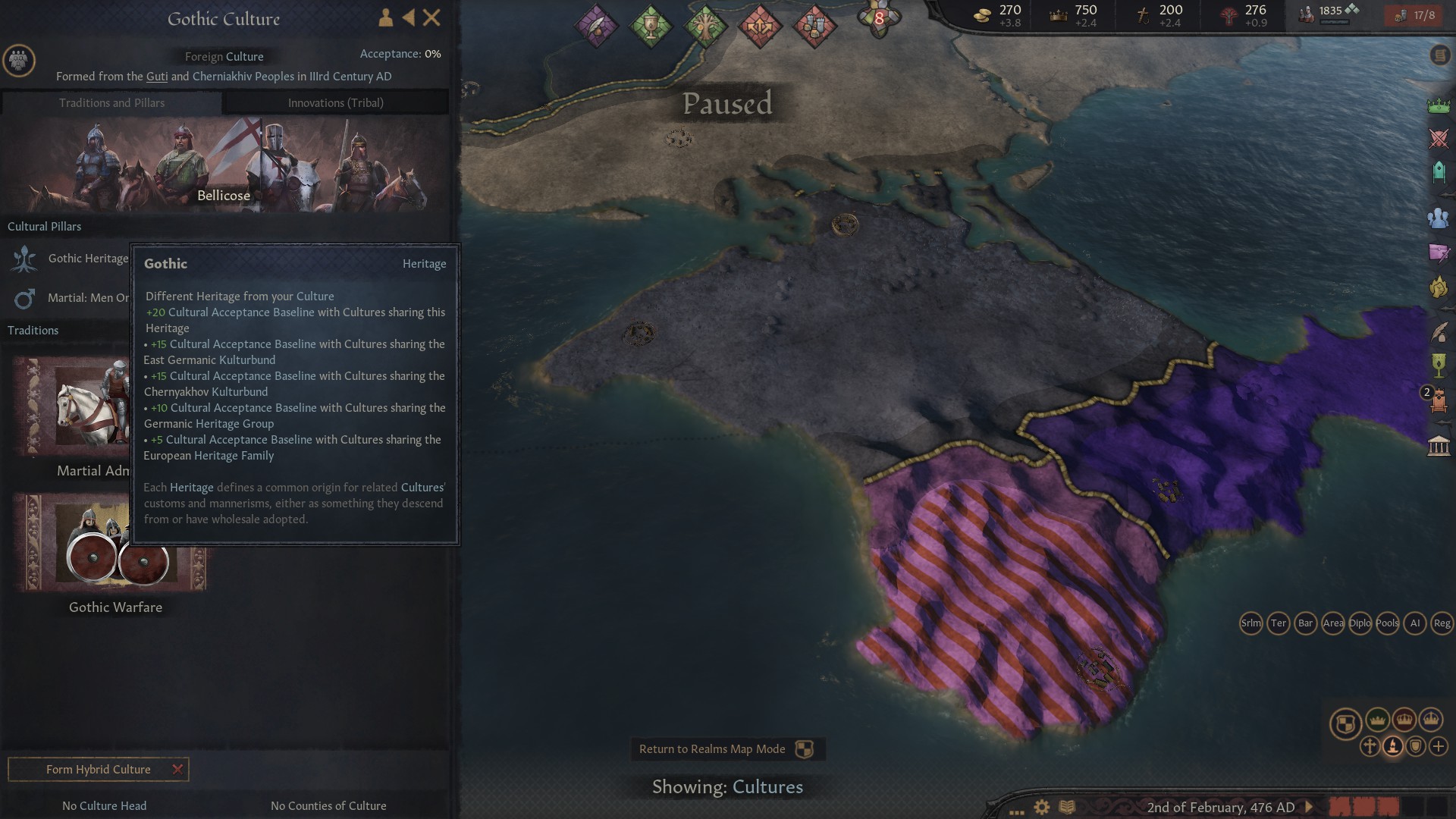The height and width of the screenshot is (819, 1456).
Task: Select the Traditions and Pillars tab
Action: click(111, 102)
